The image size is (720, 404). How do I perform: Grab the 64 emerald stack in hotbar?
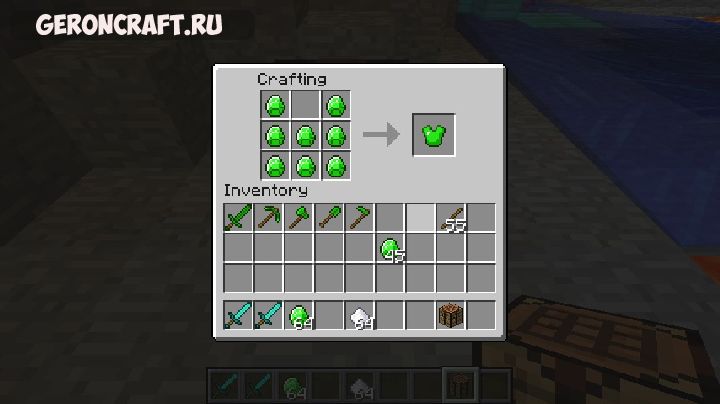point(299,316)
